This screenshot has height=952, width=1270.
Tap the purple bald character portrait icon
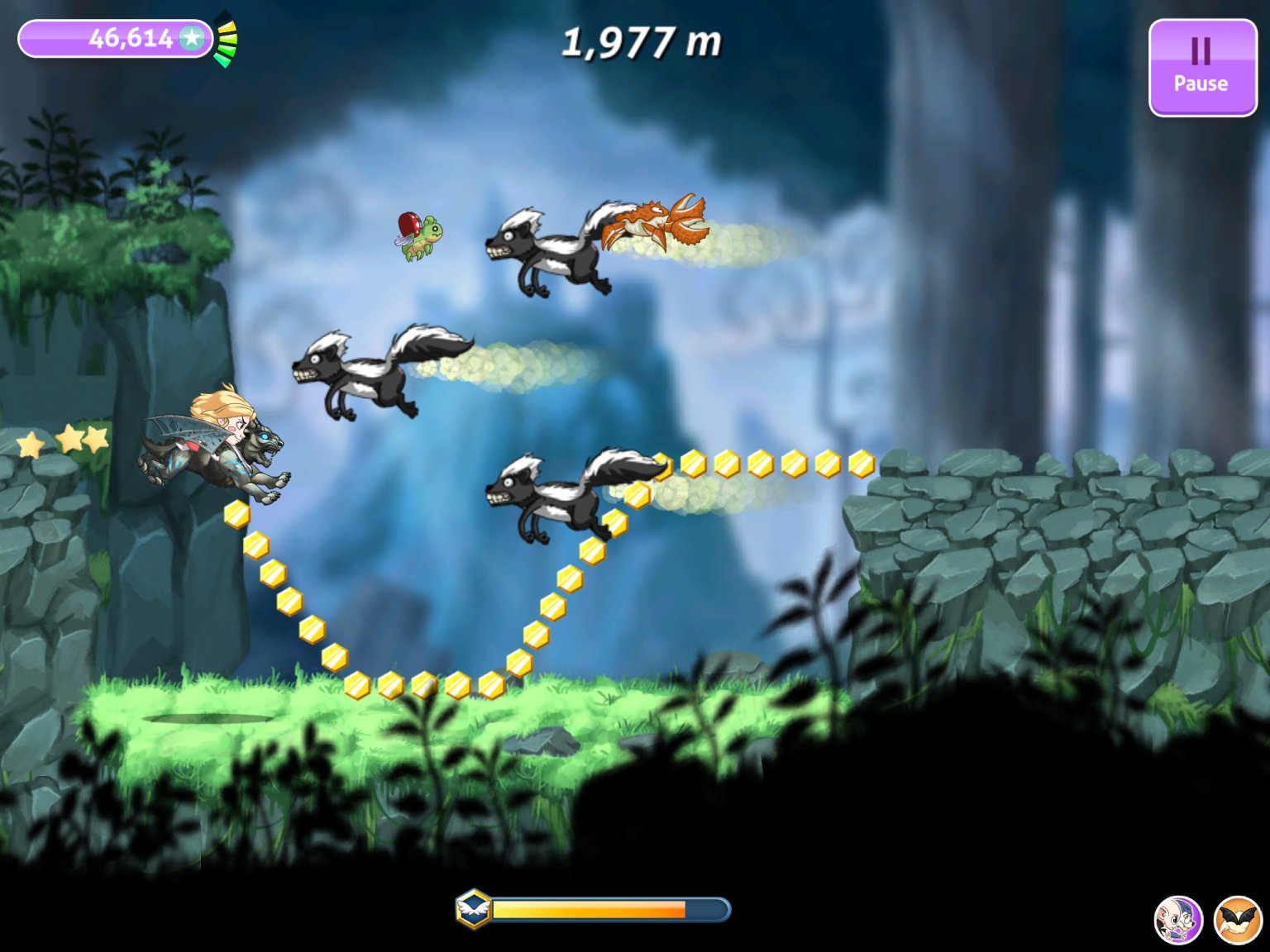pos(1177,920)
